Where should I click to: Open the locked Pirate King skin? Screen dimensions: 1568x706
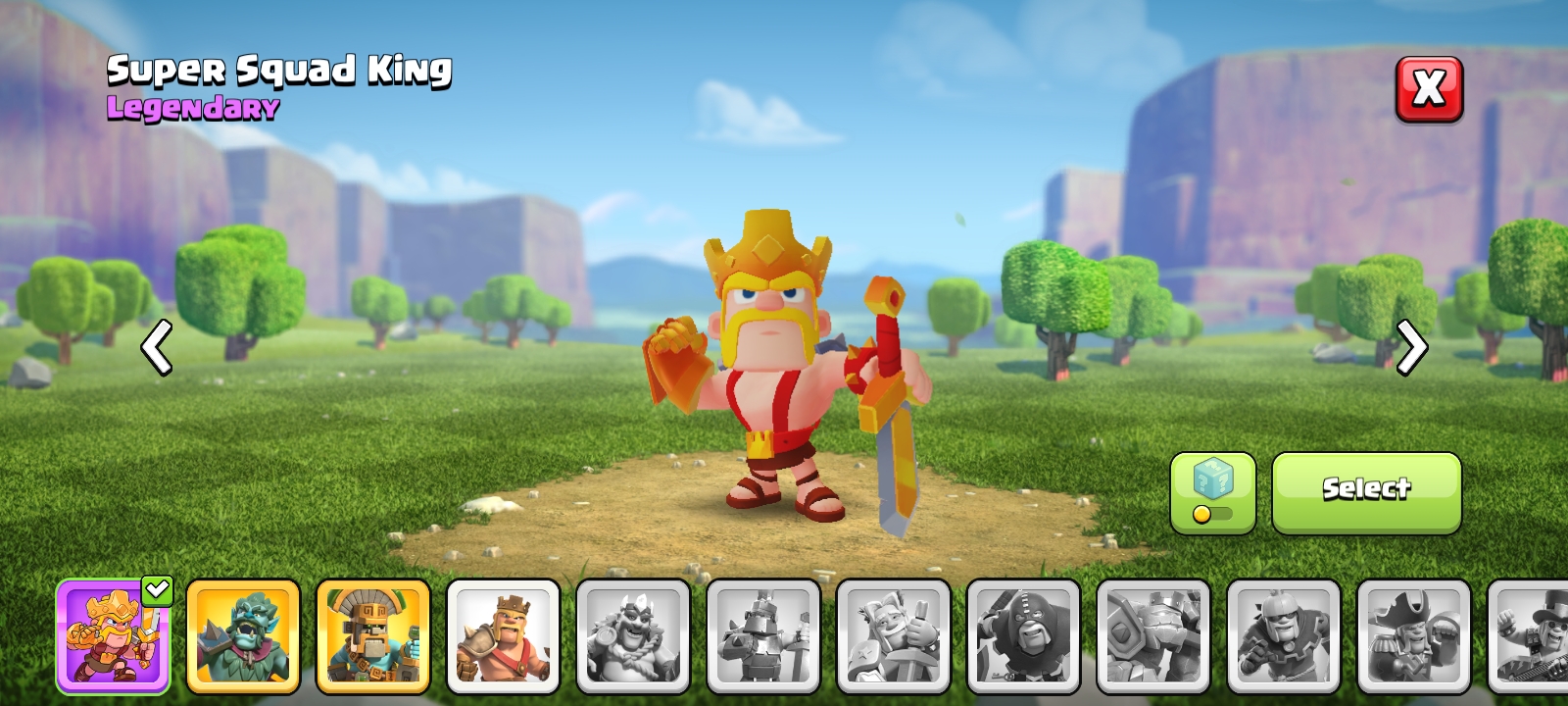click(1416, 635)
